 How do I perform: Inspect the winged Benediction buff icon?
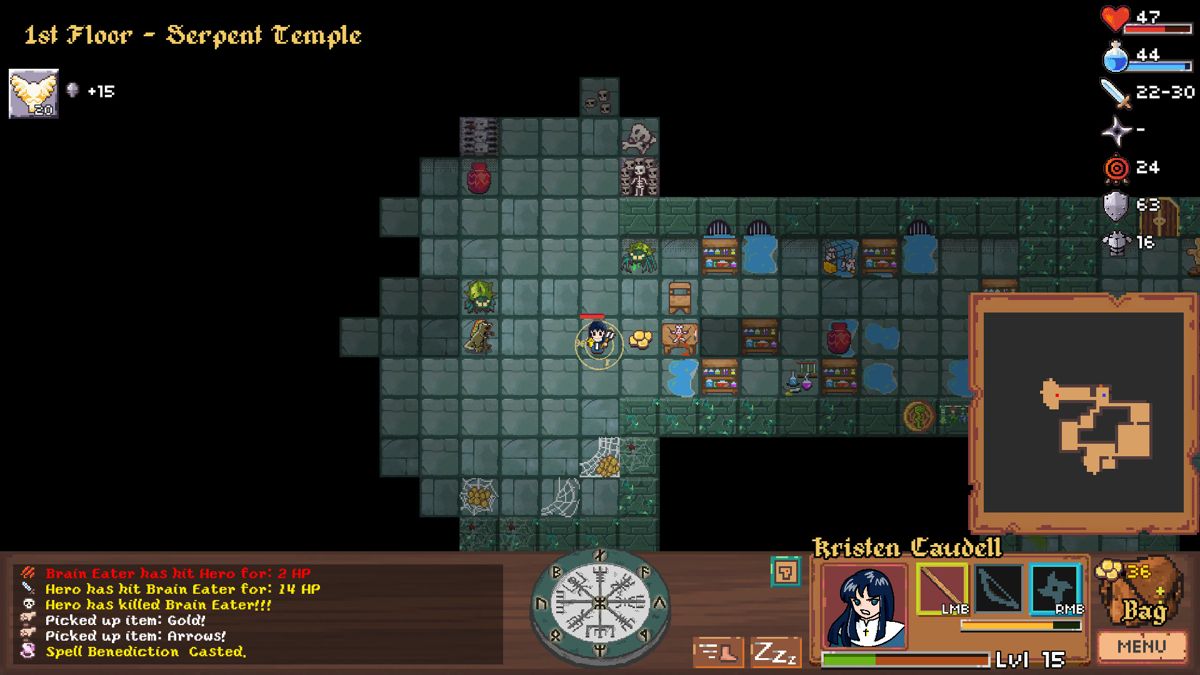(34, 93)
